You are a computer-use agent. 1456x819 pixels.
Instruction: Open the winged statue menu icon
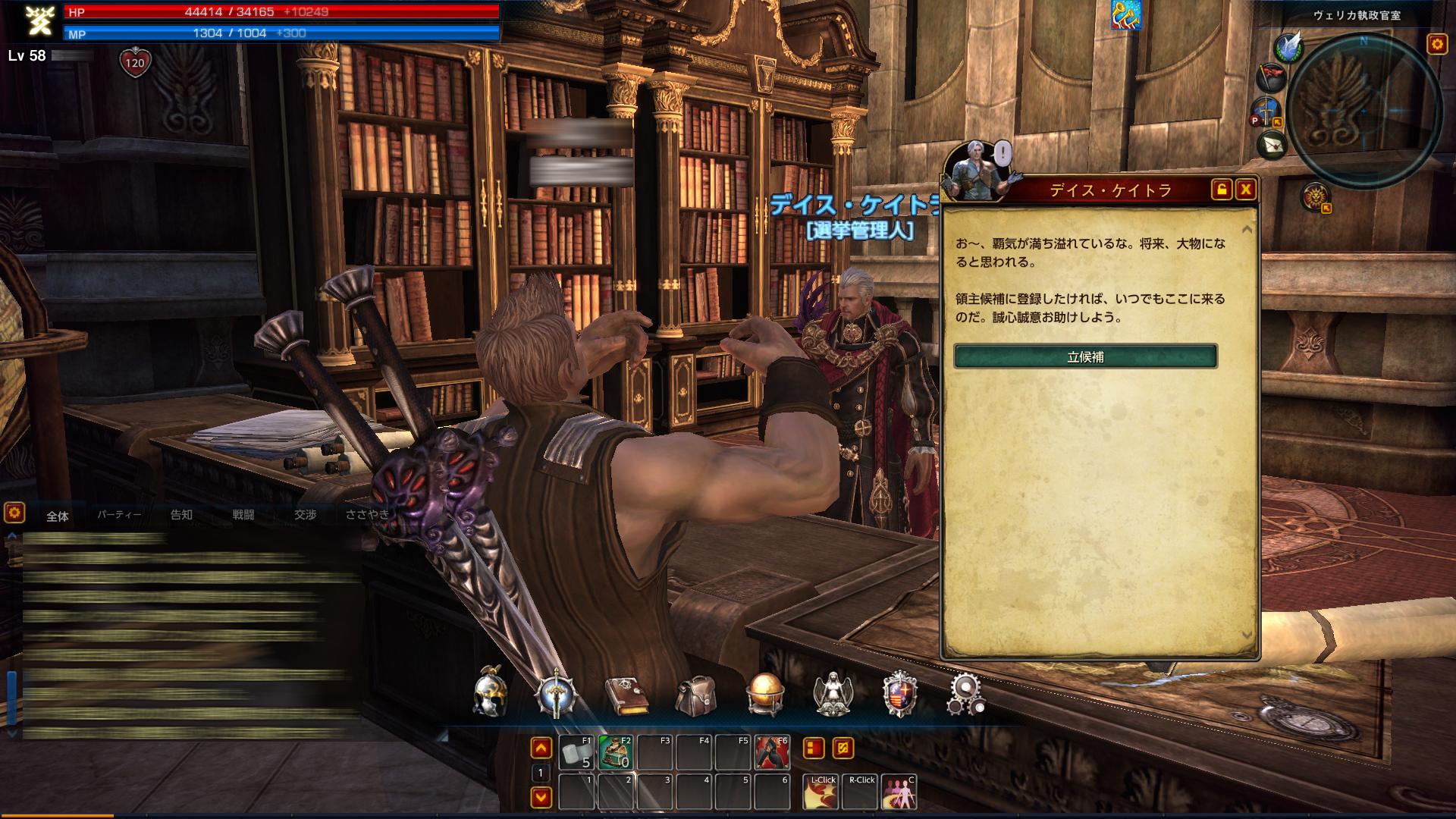click(x=833, y=694)
